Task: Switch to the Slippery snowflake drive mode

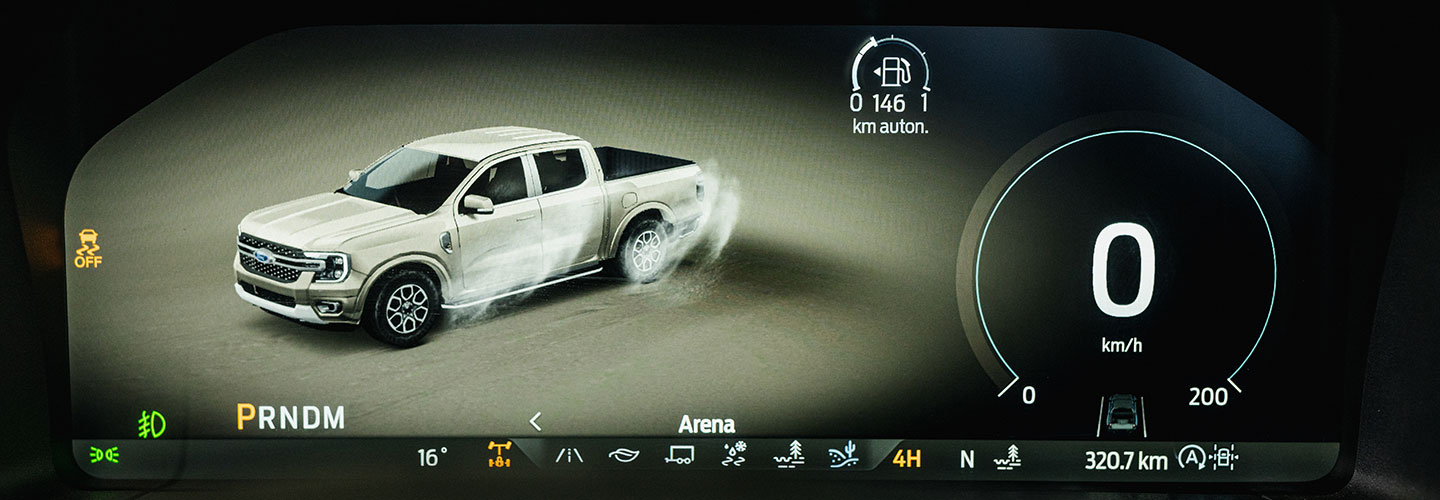Action: [734, 457]
